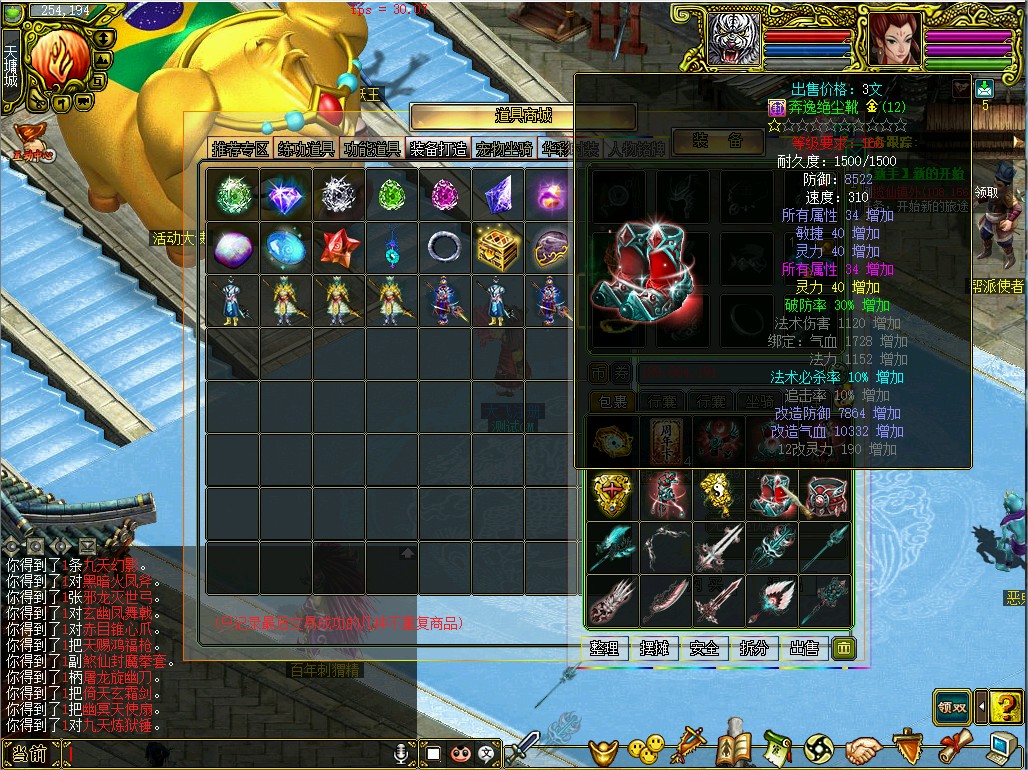The width and height of the screenshot is (1028, 770).
Task: Select the golden treasure chest shop item
Action: point(497,247)
